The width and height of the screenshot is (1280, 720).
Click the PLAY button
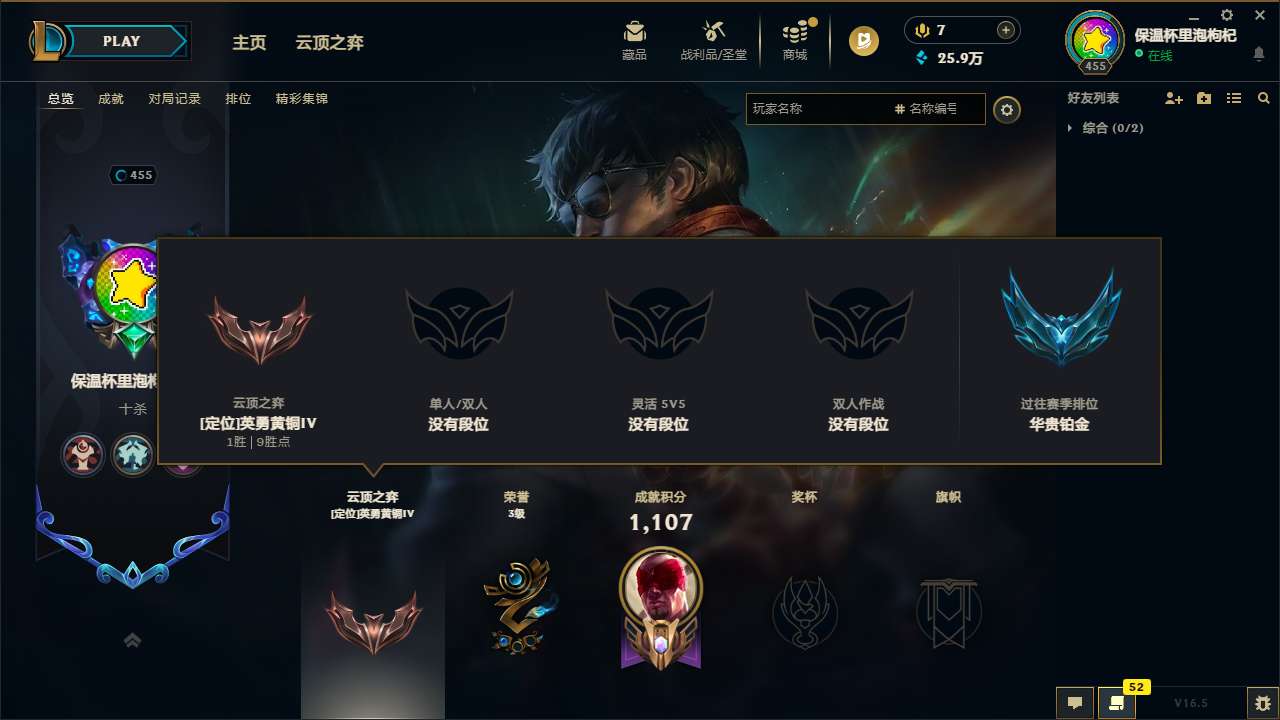pos(120,41)
